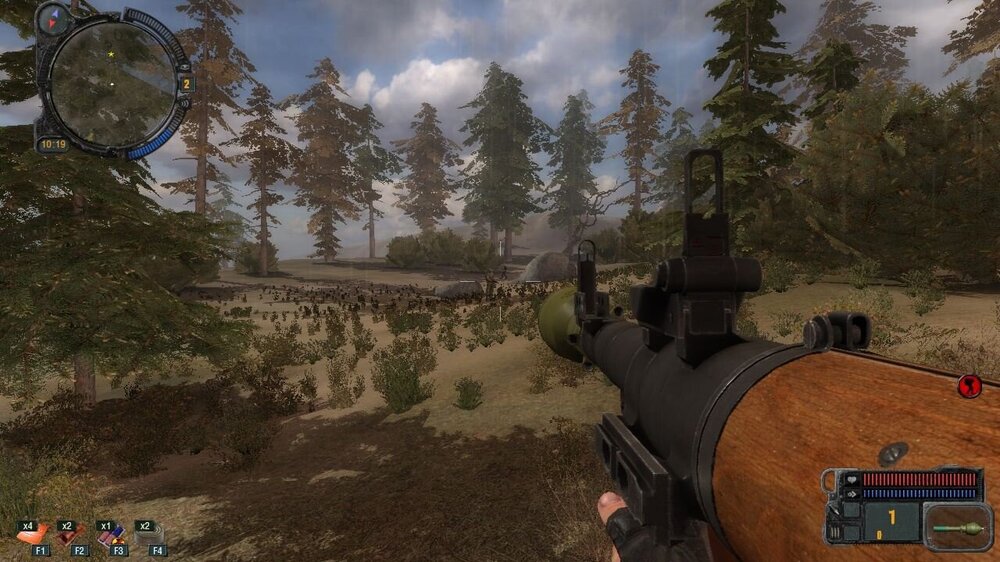Select the x1 drug item quick slot
Viewport: 1000px width, 562px height.
(x=110, y=535)
